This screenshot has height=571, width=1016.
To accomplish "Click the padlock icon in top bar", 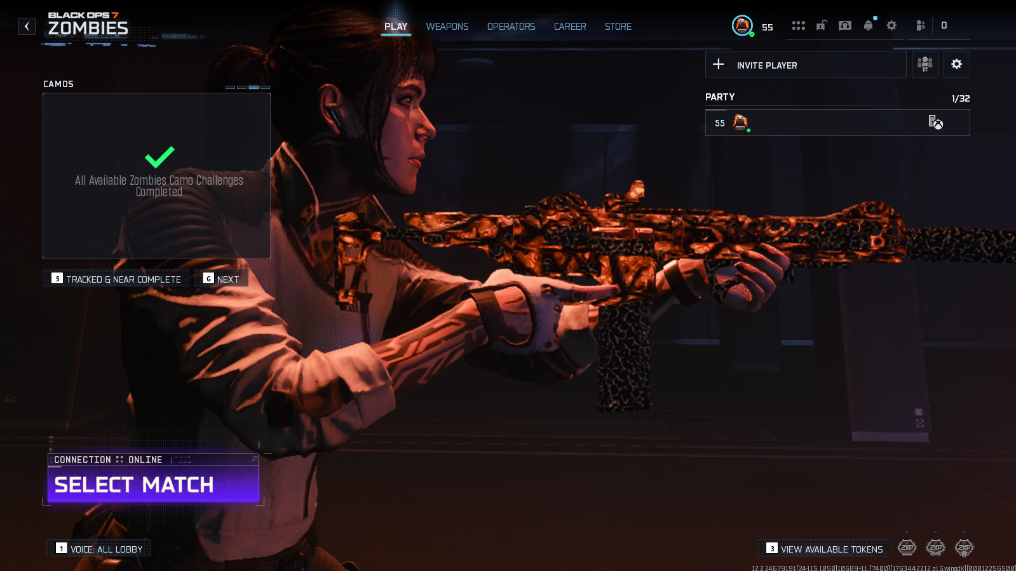I will pos(821,26).
